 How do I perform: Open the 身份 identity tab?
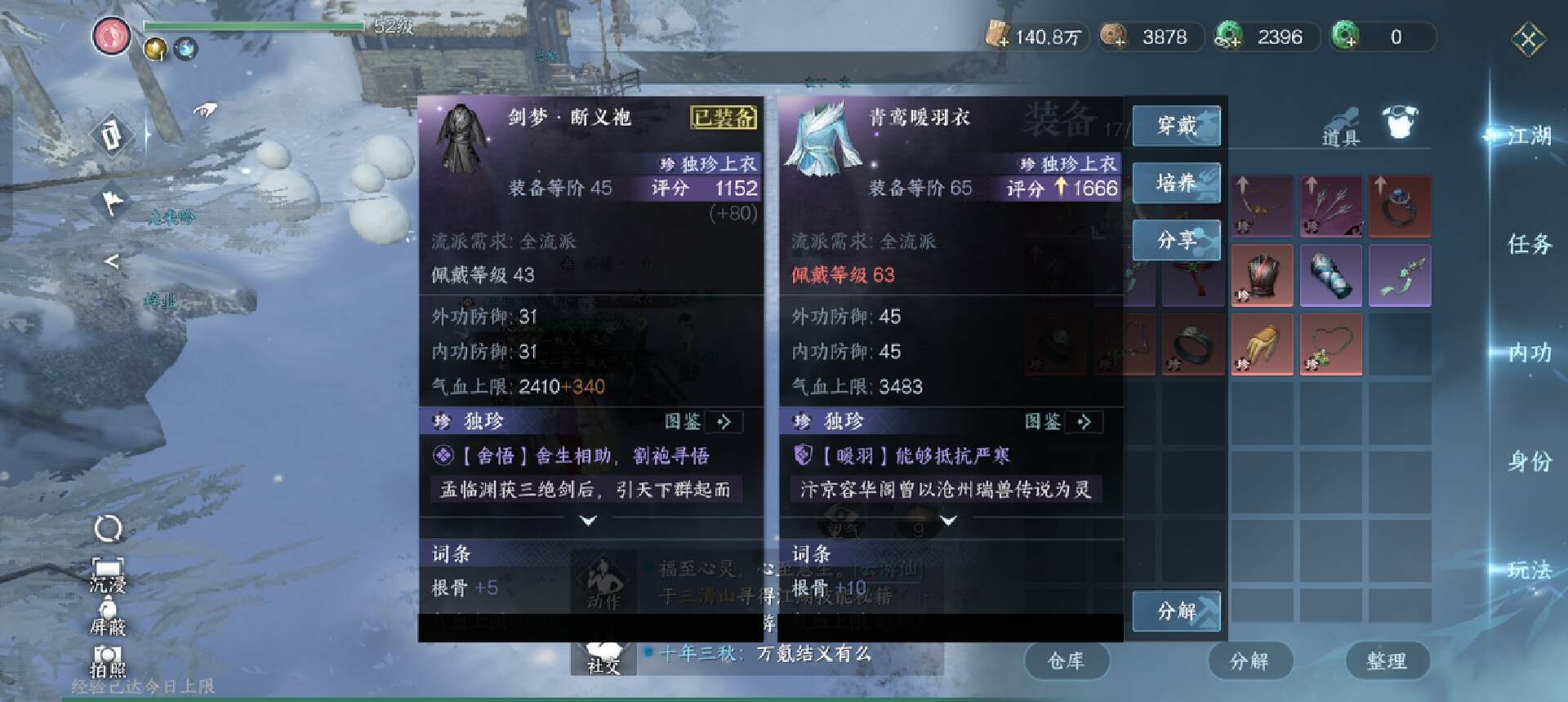coord(1529,461)
